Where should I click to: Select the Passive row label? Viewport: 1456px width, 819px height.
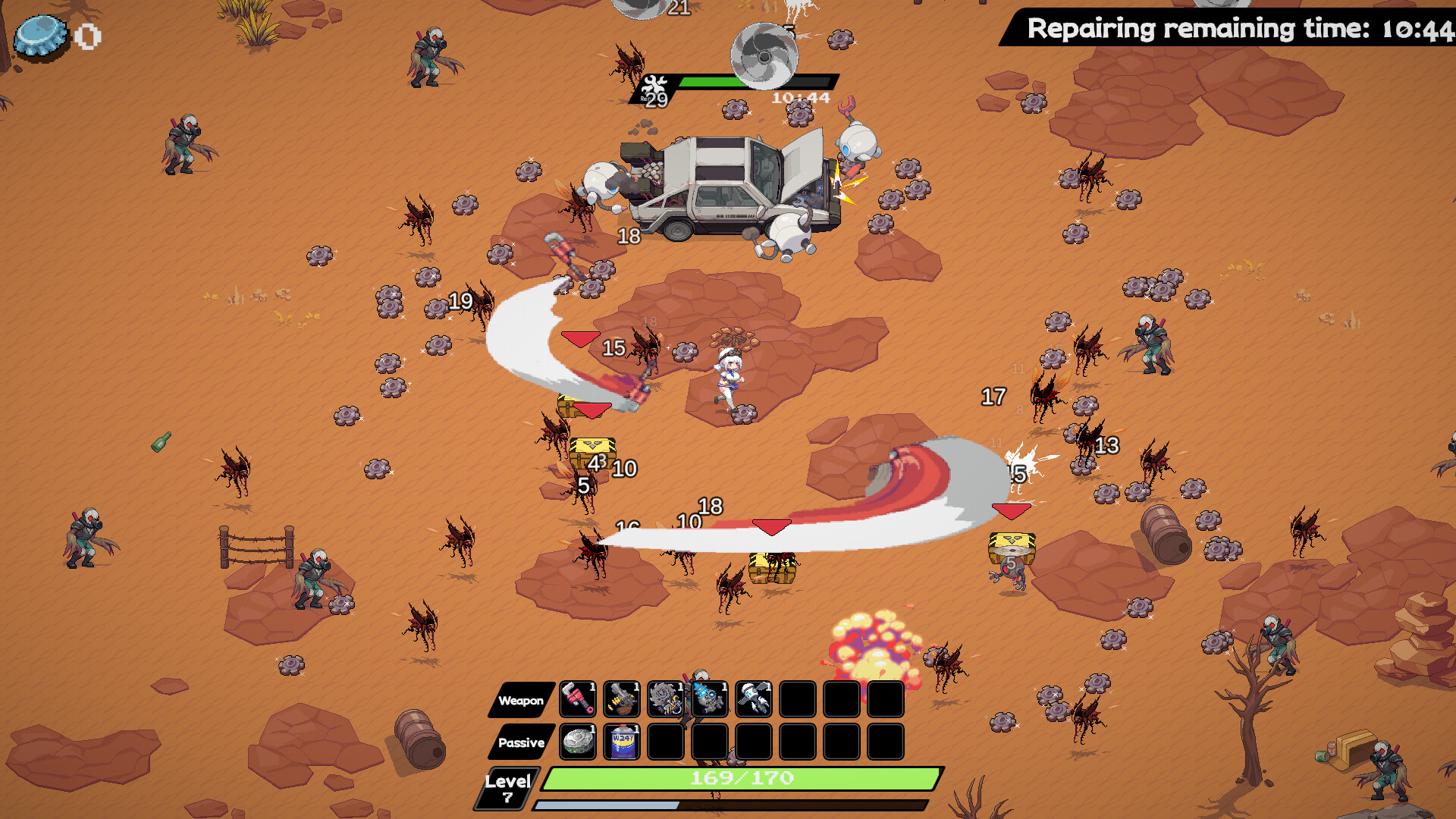[521, 744]
